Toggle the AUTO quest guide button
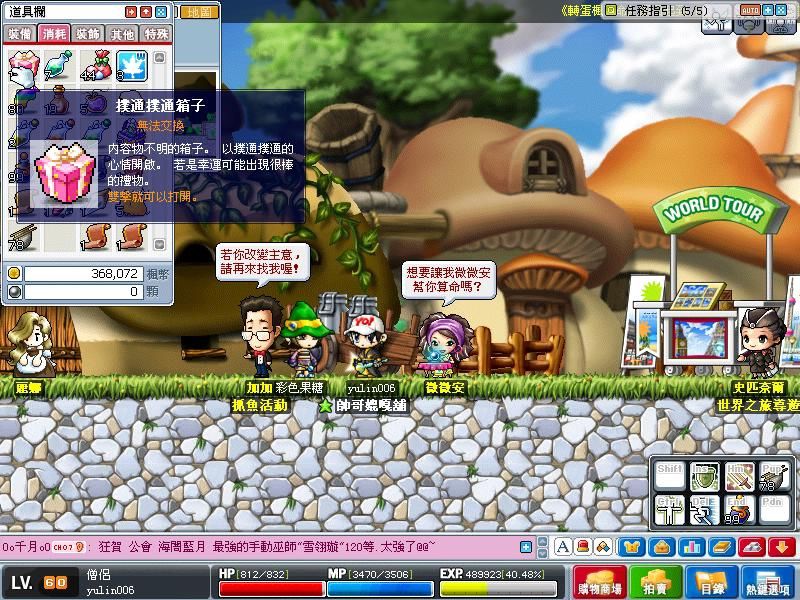Image resolution: width=800 pixels, height=600 pixels. [750, 9]
